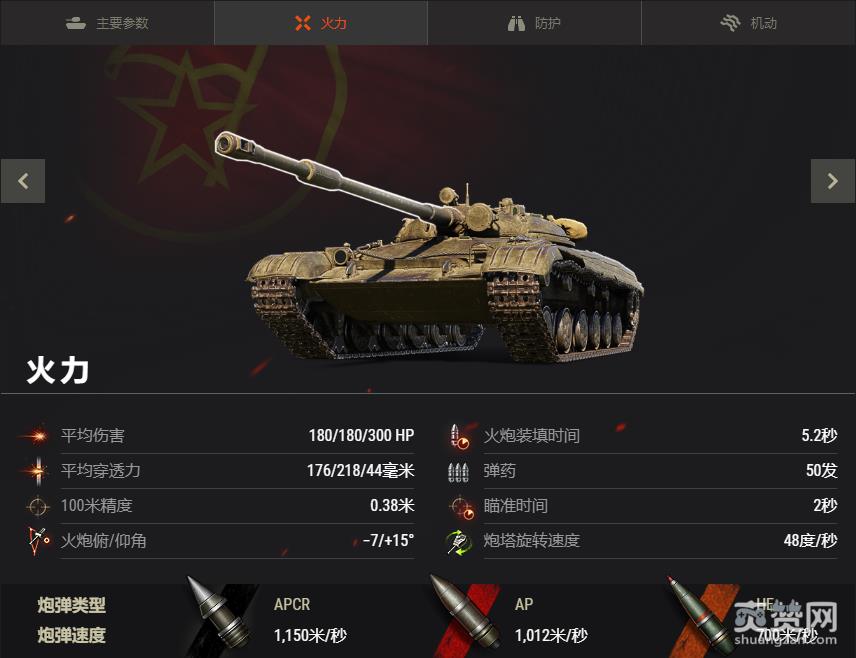Advance to the next tank with right arrow
Image resolution: width=856 pixels, height=658 pixels.
(x=832, y=182)
